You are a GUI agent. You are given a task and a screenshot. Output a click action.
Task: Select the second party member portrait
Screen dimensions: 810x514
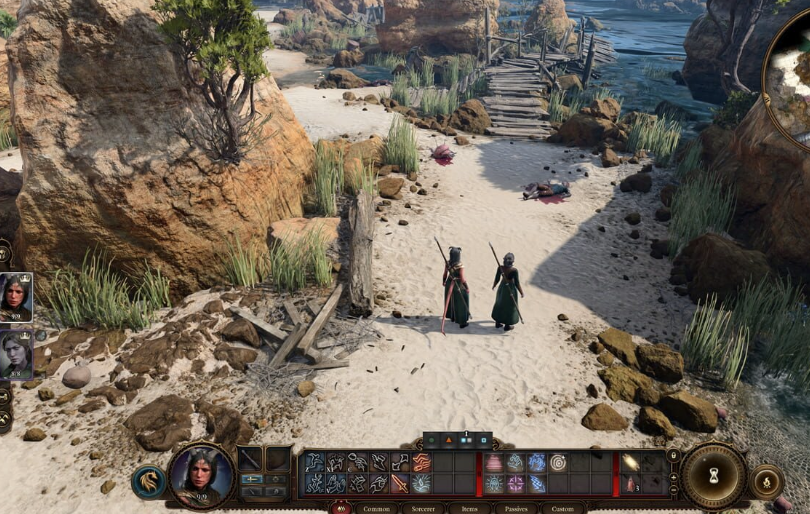[15, 354]
